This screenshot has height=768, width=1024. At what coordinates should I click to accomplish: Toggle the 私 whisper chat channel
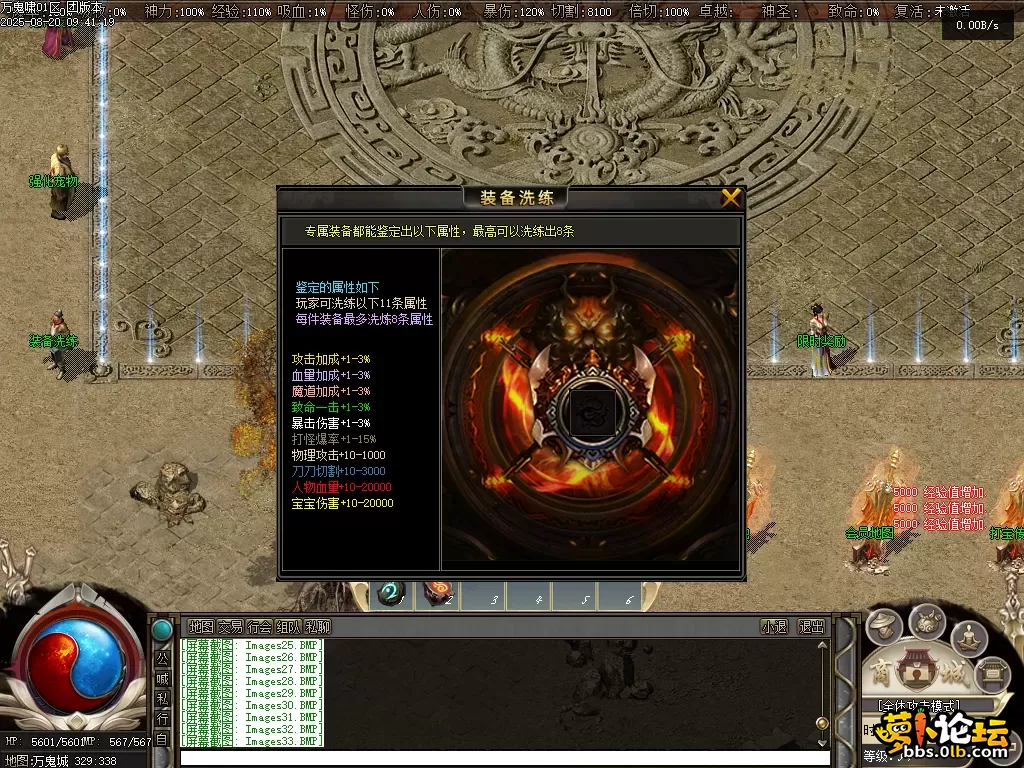[162, 699]
